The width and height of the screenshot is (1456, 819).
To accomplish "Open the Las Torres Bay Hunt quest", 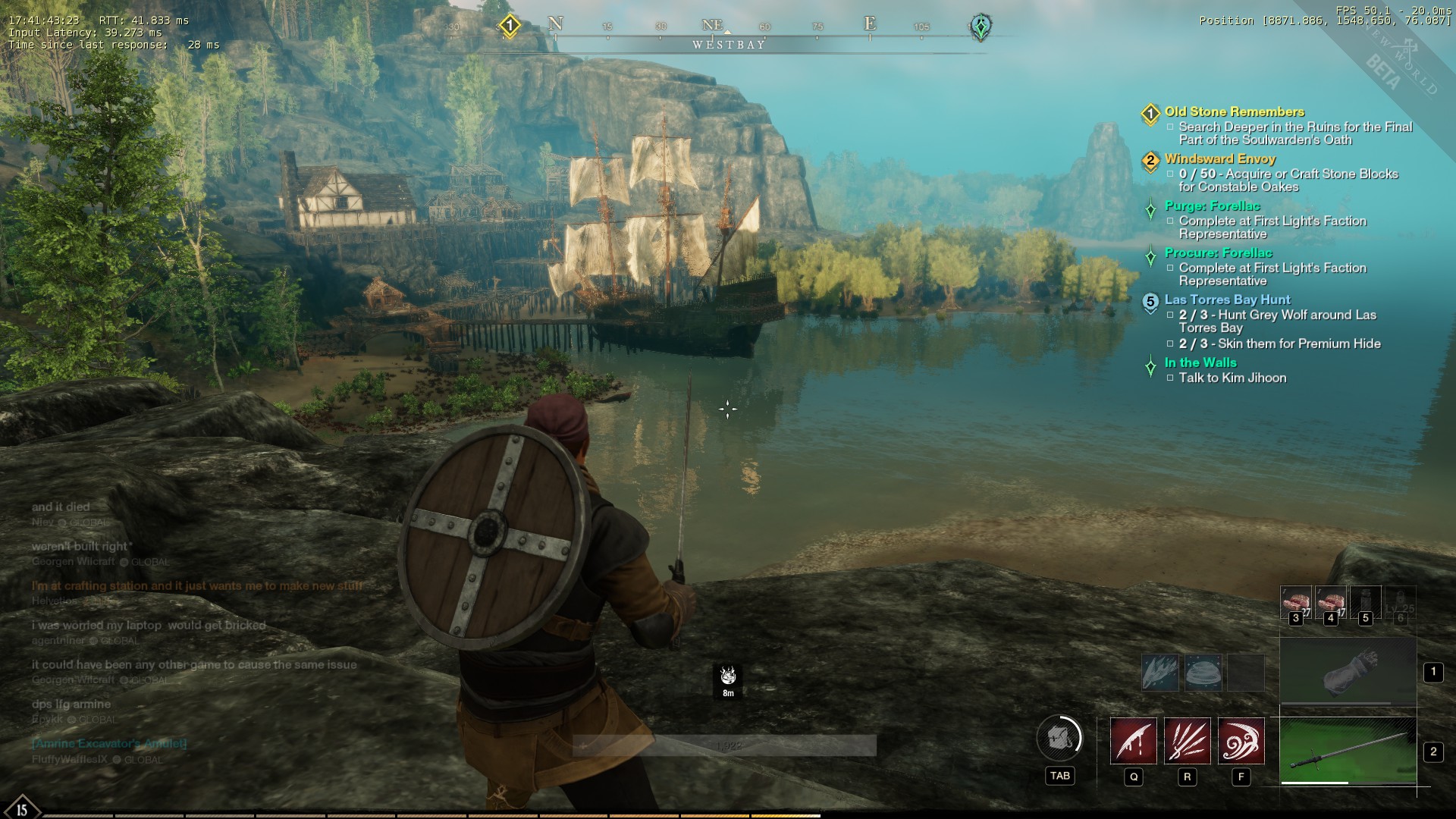I will (1227, 300).
